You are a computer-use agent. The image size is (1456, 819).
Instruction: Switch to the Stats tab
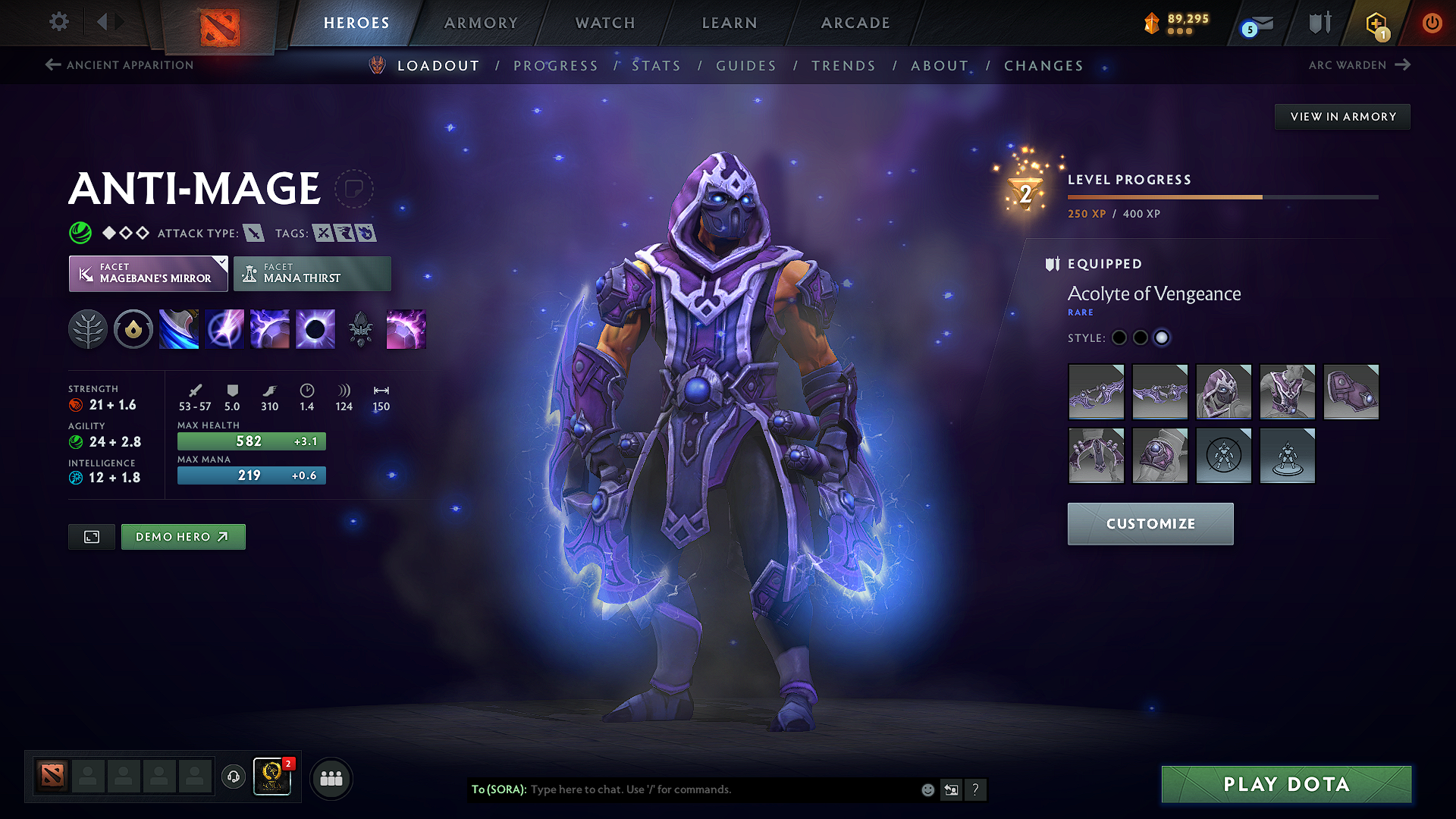pyautogui.click(x=657, y=65)
